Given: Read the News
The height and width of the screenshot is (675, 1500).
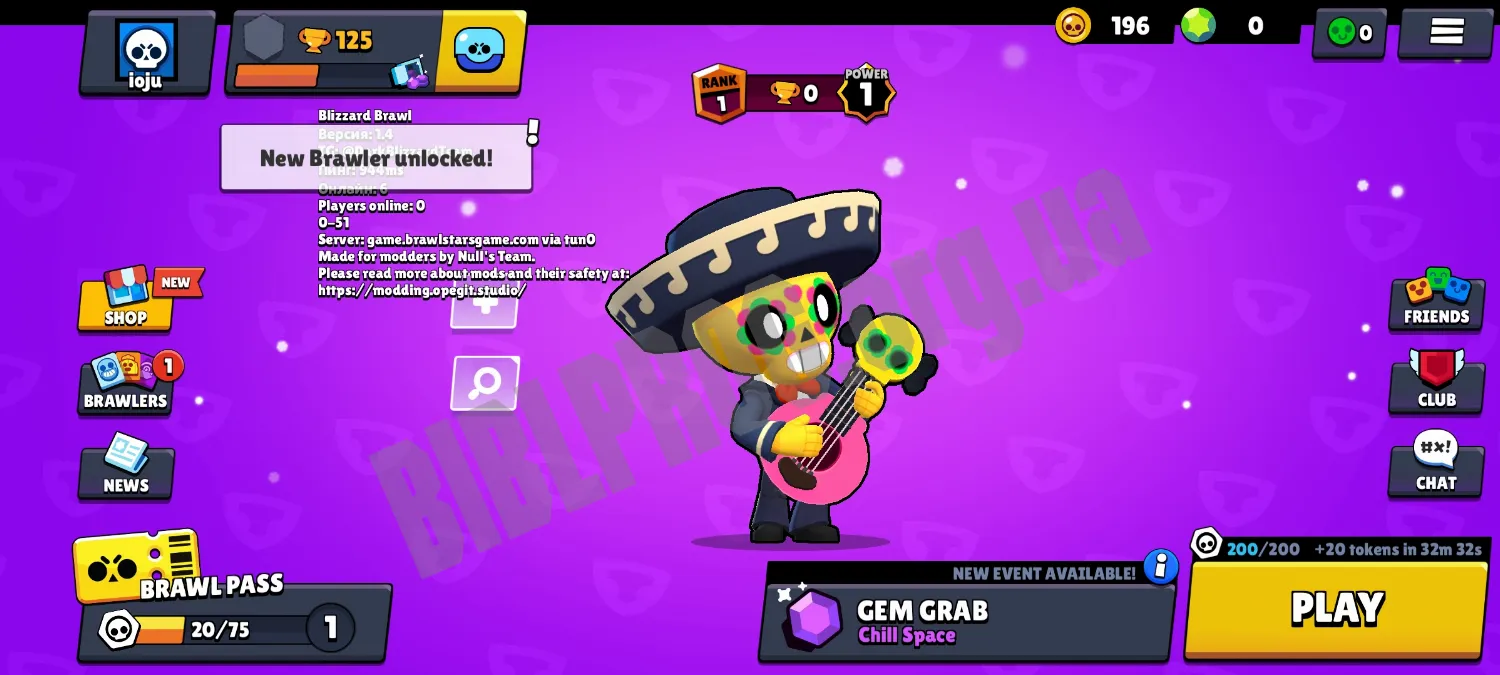Looking at the screenshot, I should pos(126,468).
